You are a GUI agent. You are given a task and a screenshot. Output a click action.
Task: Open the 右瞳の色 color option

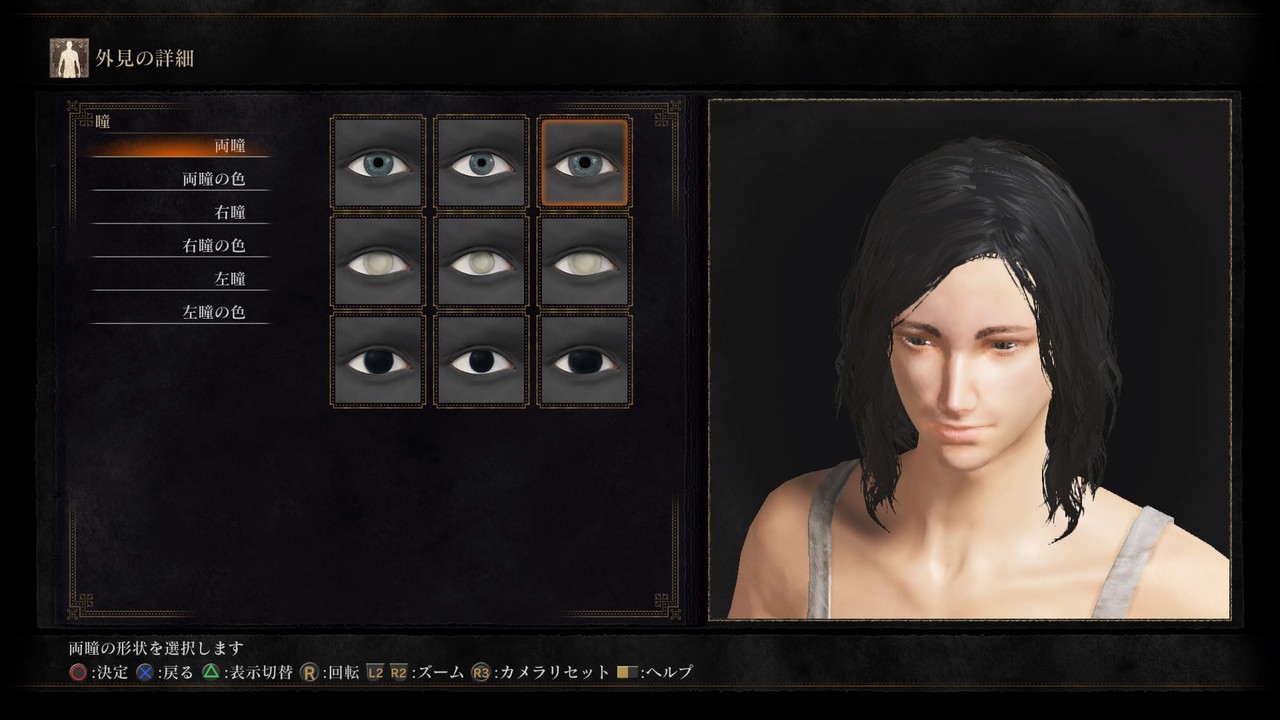[213, 245]
